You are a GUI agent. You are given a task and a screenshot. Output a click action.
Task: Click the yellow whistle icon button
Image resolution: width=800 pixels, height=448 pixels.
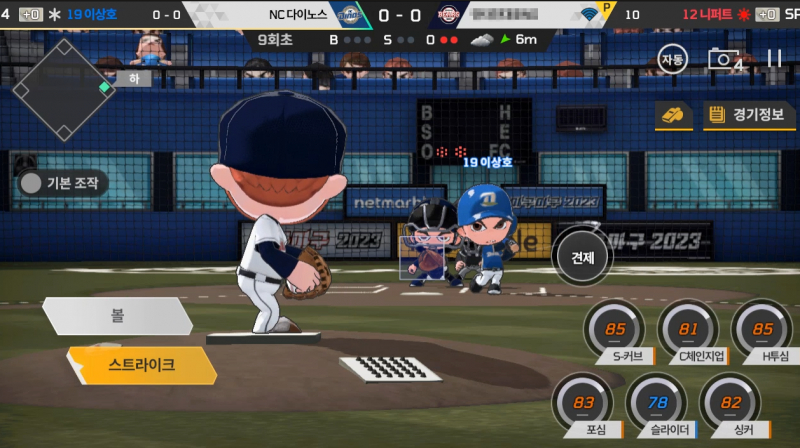(674, 115)
